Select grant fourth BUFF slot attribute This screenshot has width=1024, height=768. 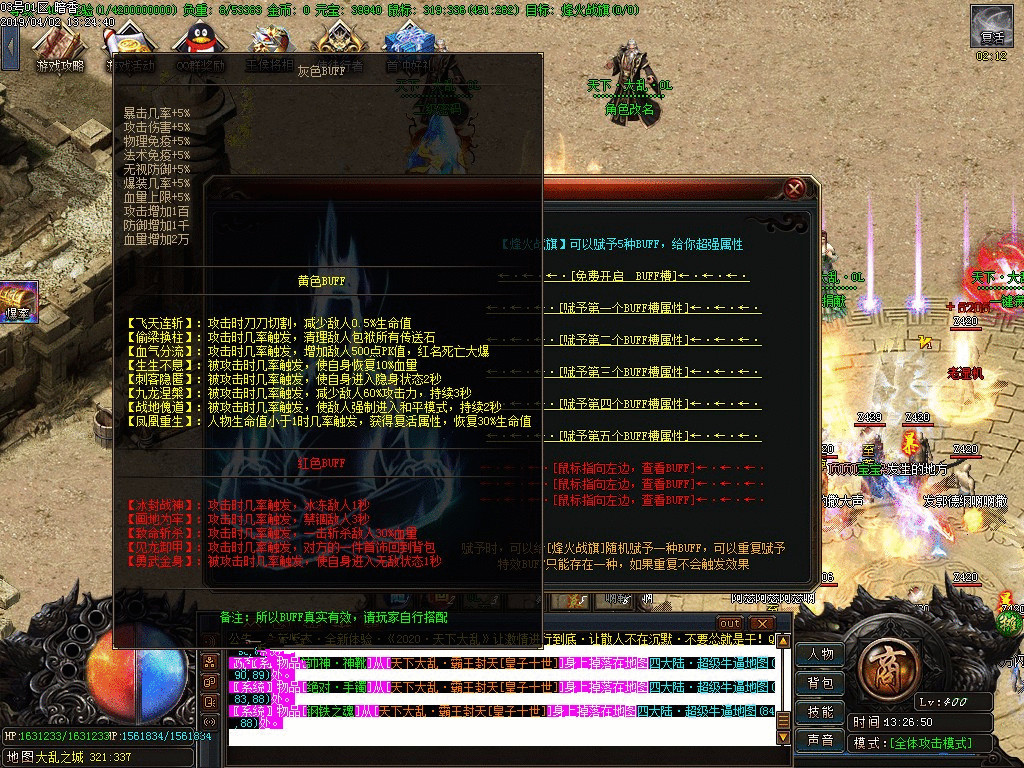pyautogui.click(x=625, y=404)
